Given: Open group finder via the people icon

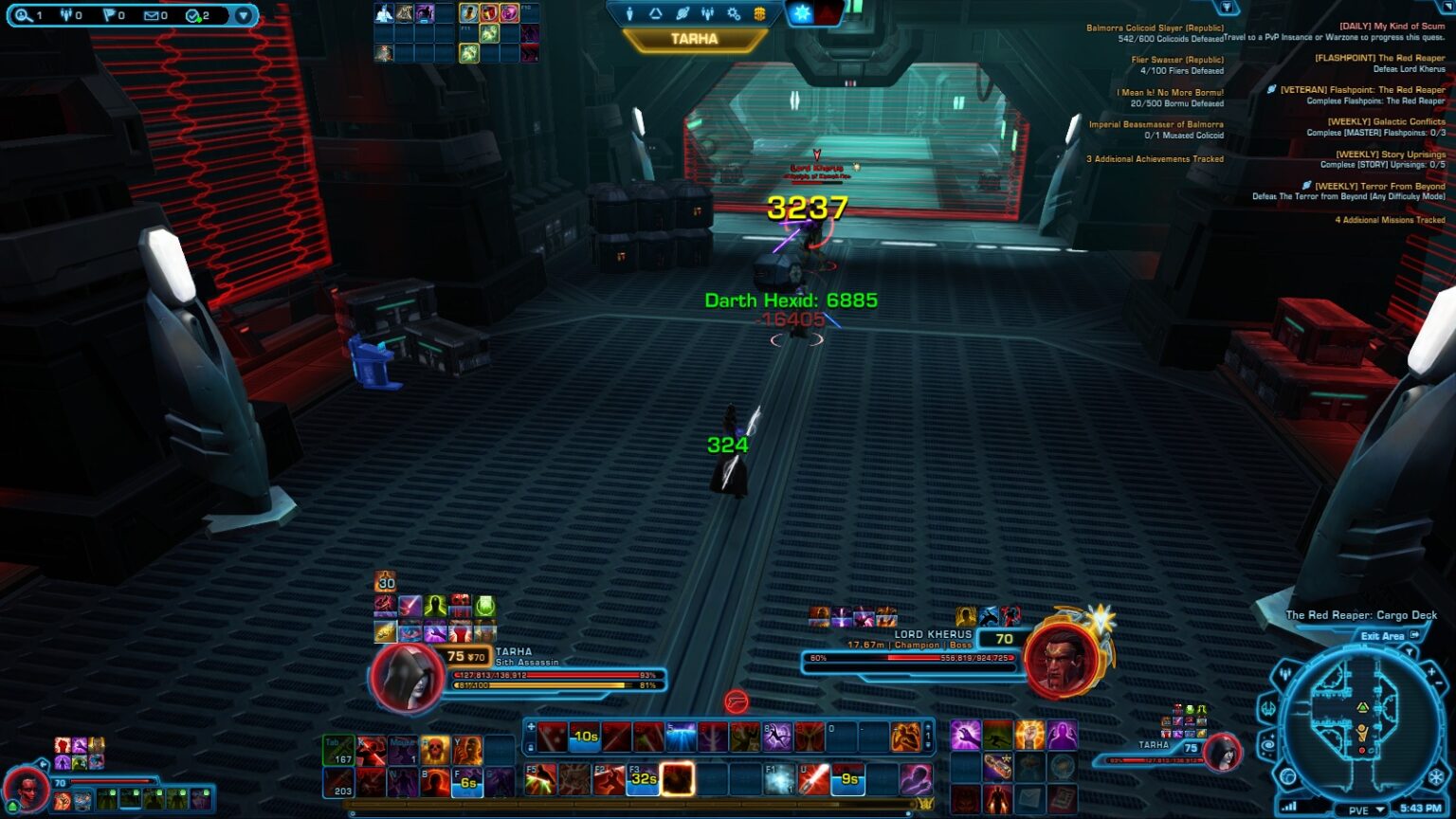Looking at the screenshot, I should (707, 13).
